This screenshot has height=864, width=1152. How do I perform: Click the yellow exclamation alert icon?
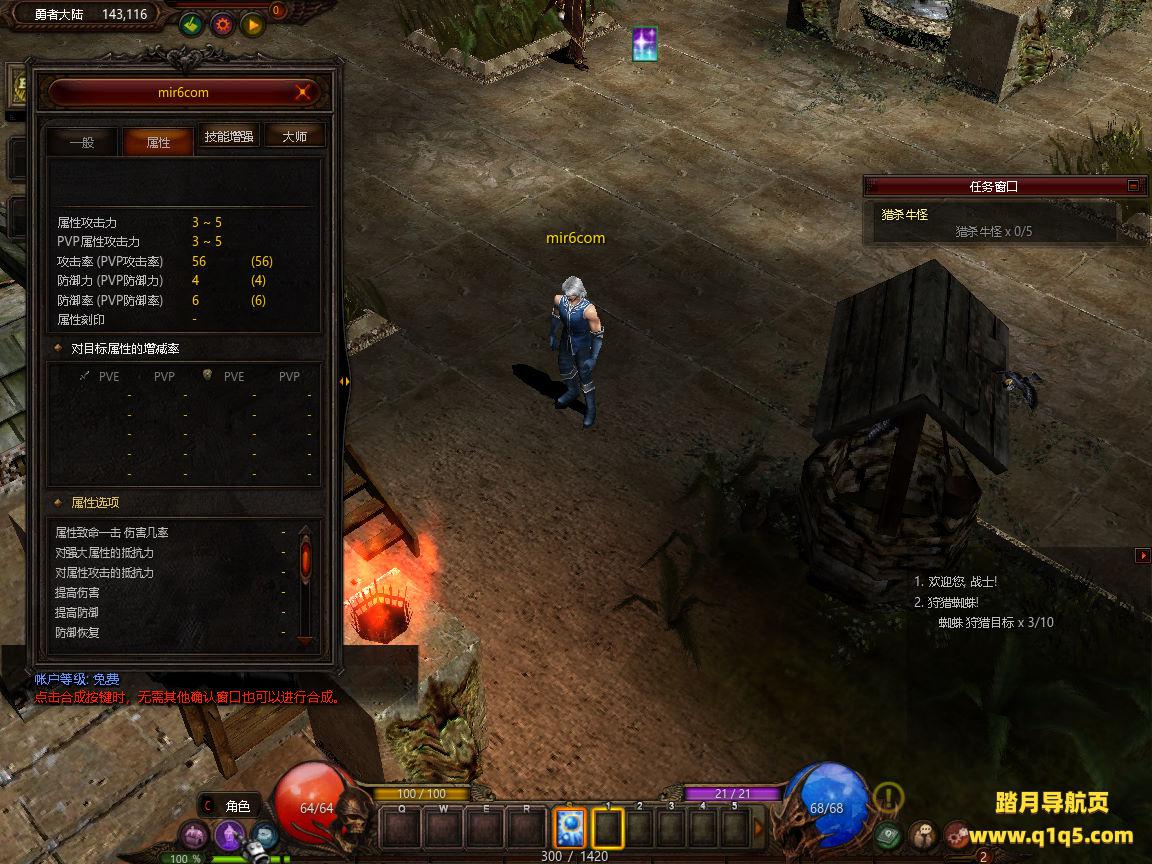click(888, 797)
